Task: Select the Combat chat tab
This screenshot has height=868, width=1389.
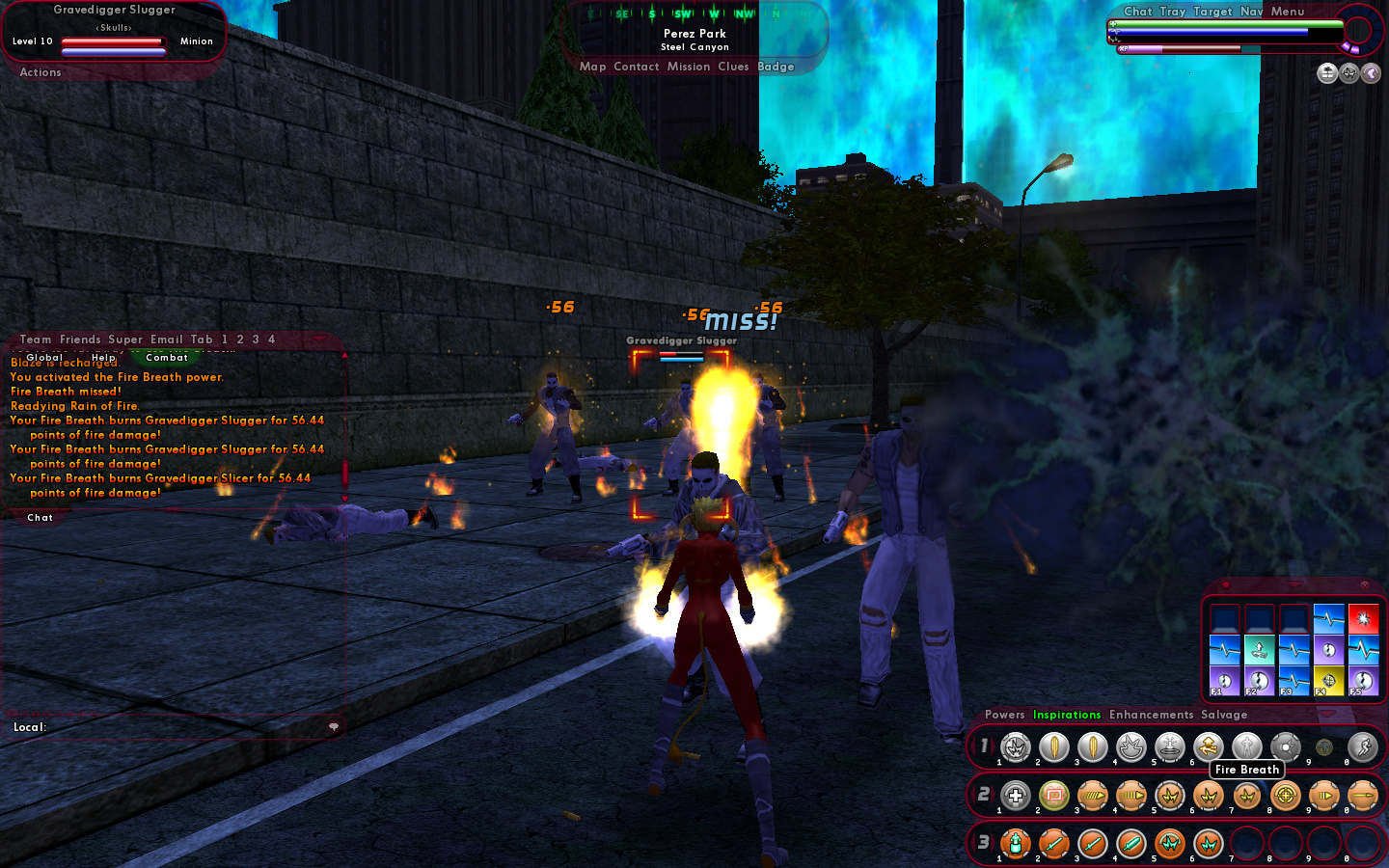Action: [167, 358]
